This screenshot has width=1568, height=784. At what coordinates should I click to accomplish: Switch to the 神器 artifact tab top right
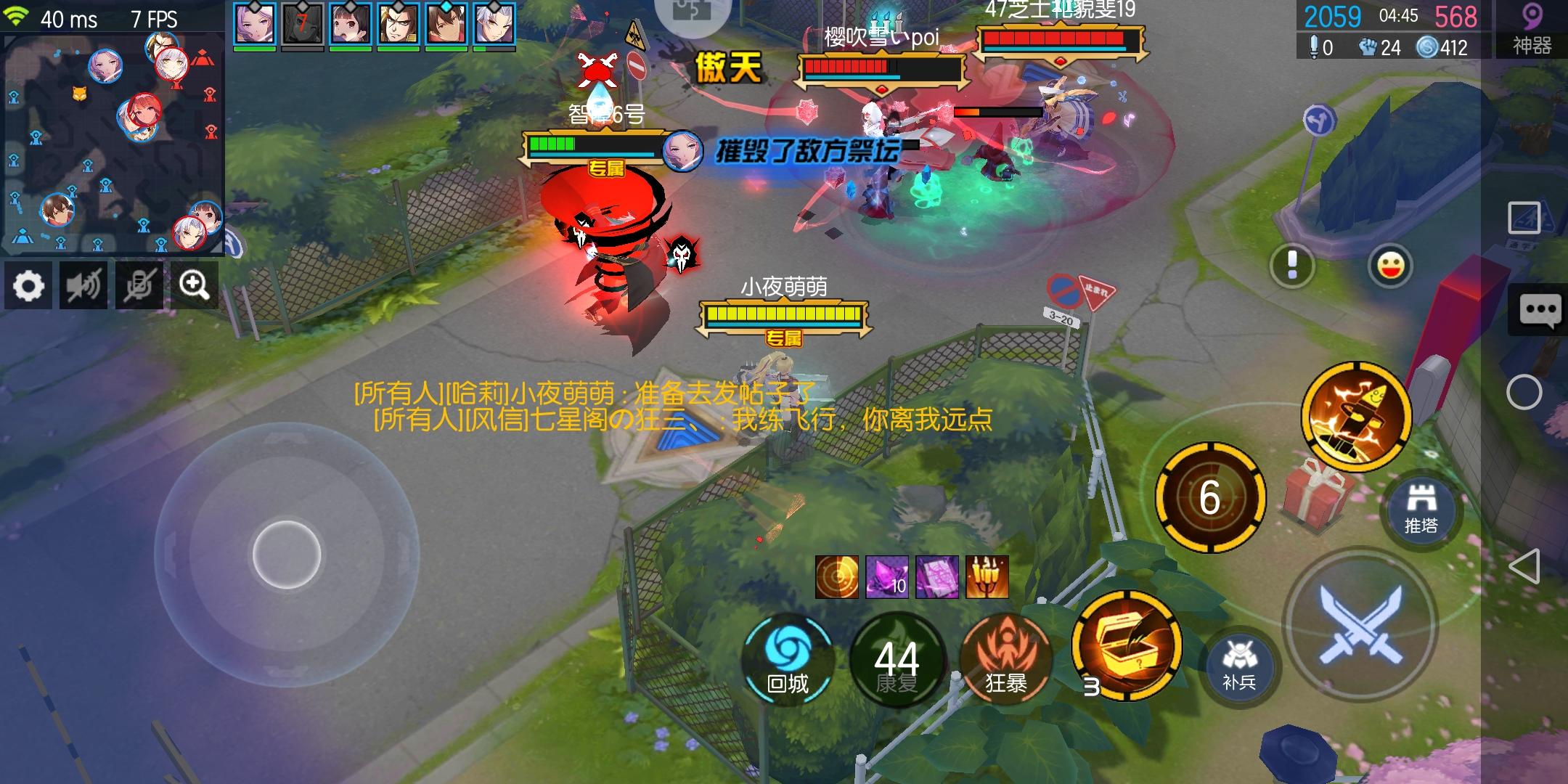(1530, 29)
